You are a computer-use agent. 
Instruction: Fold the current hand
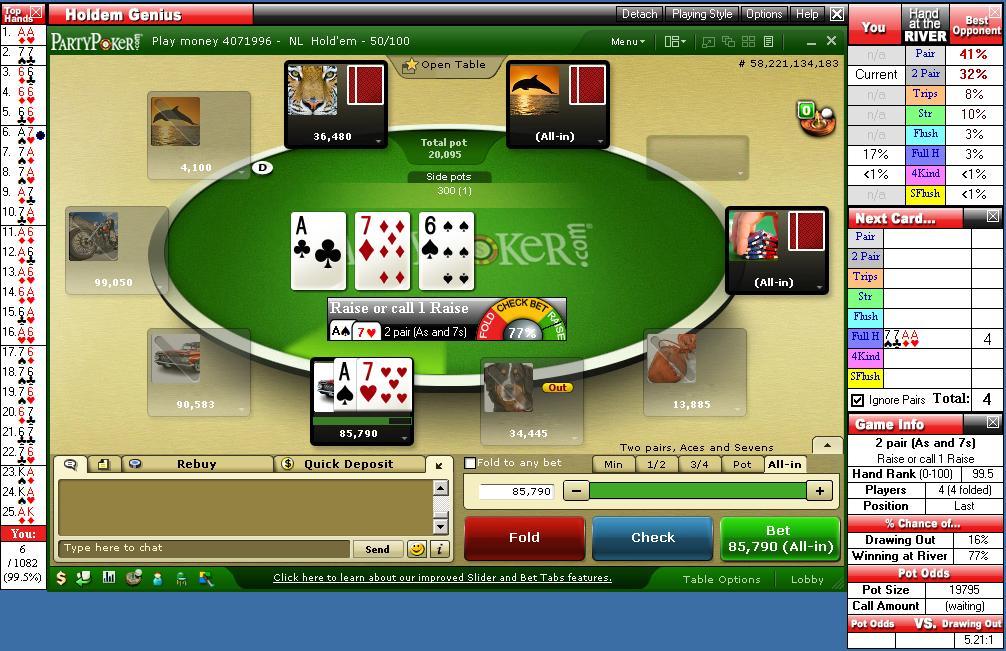coord(524,538)
